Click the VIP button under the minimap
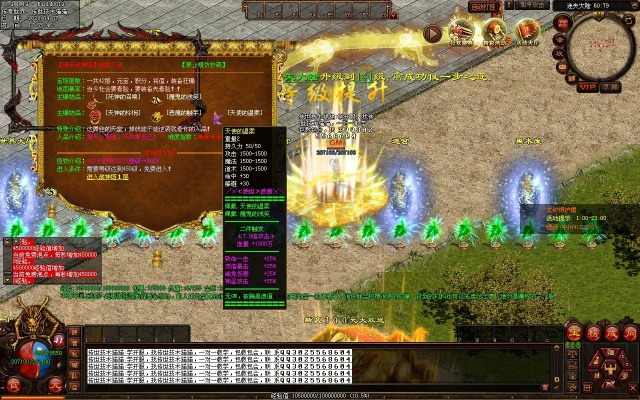 click(587, 87)
